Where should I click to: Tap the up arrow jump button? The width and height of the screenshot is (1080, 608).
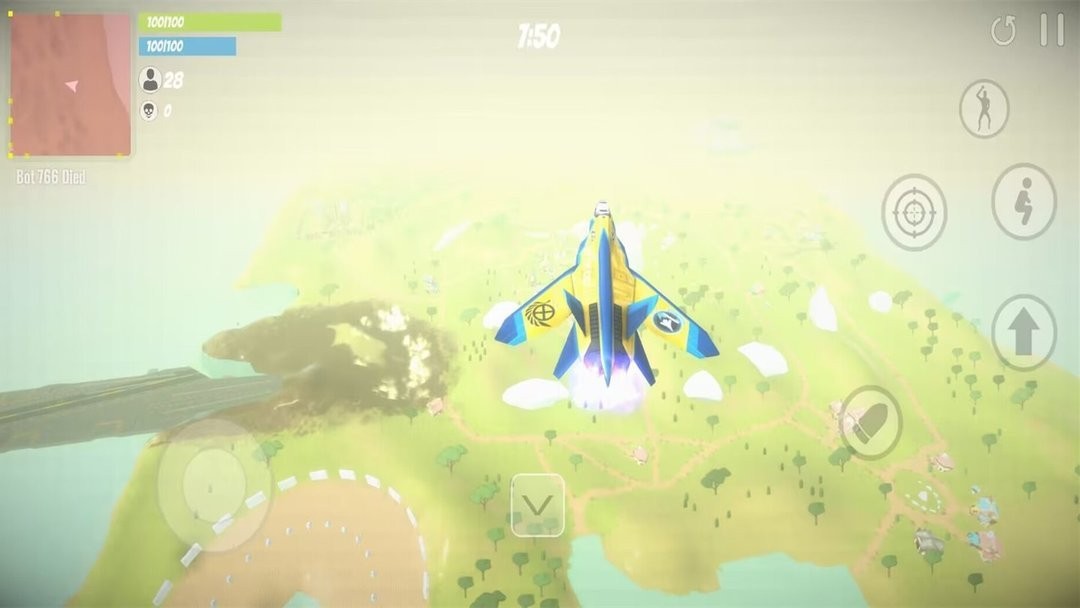point(1024,333)
